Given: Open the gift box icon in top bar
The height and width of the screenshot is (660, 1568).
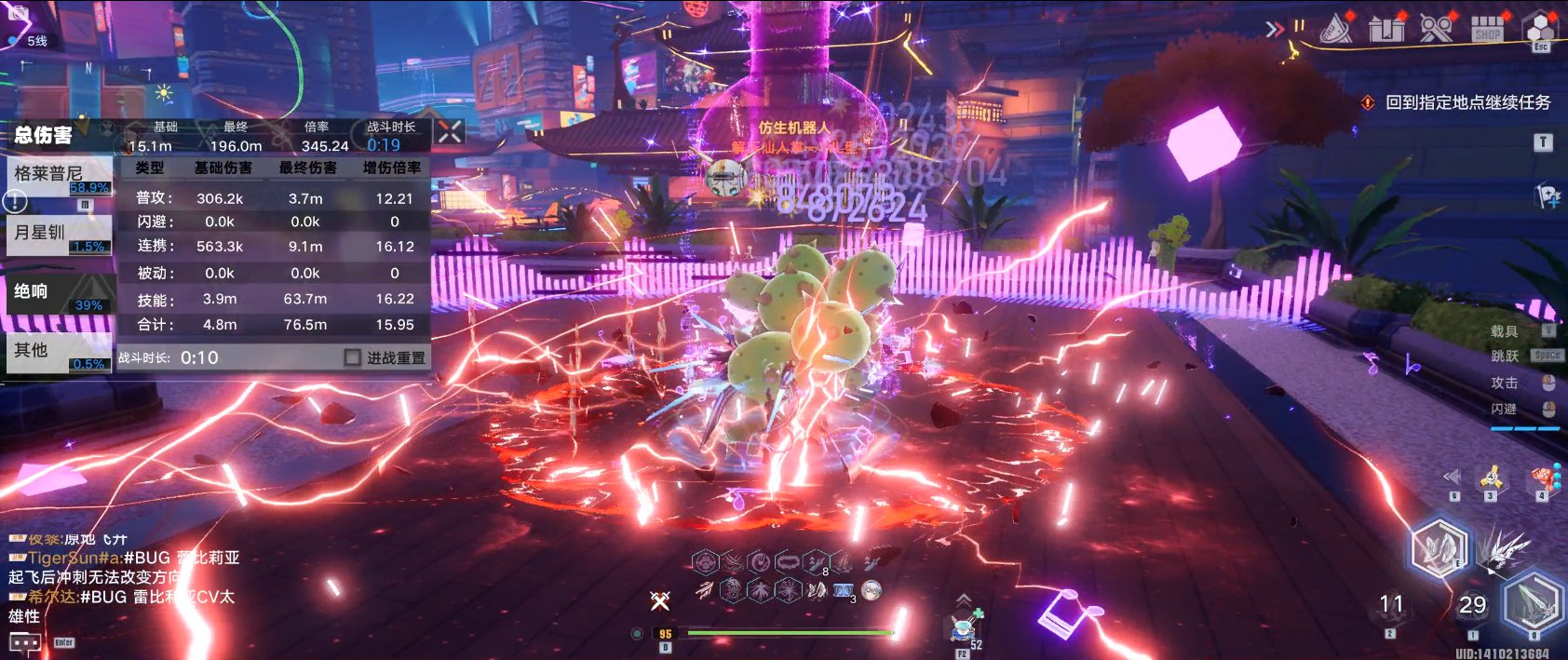Looking at the screenshot, I should pyautogui.click(x=1386, y=29).
